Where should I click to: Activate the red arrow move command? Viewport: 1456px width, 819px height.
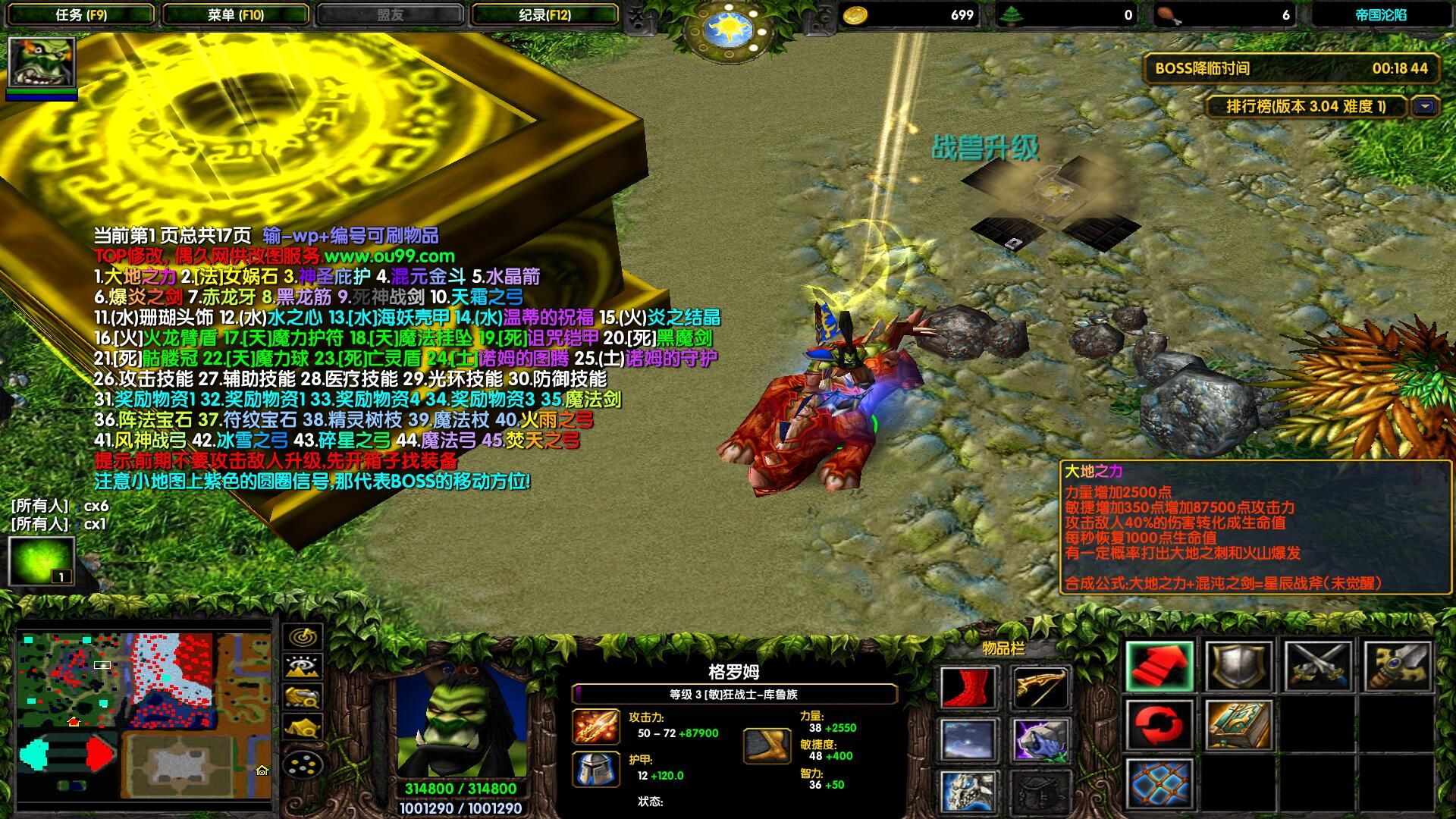click(x=1159, y=667)
